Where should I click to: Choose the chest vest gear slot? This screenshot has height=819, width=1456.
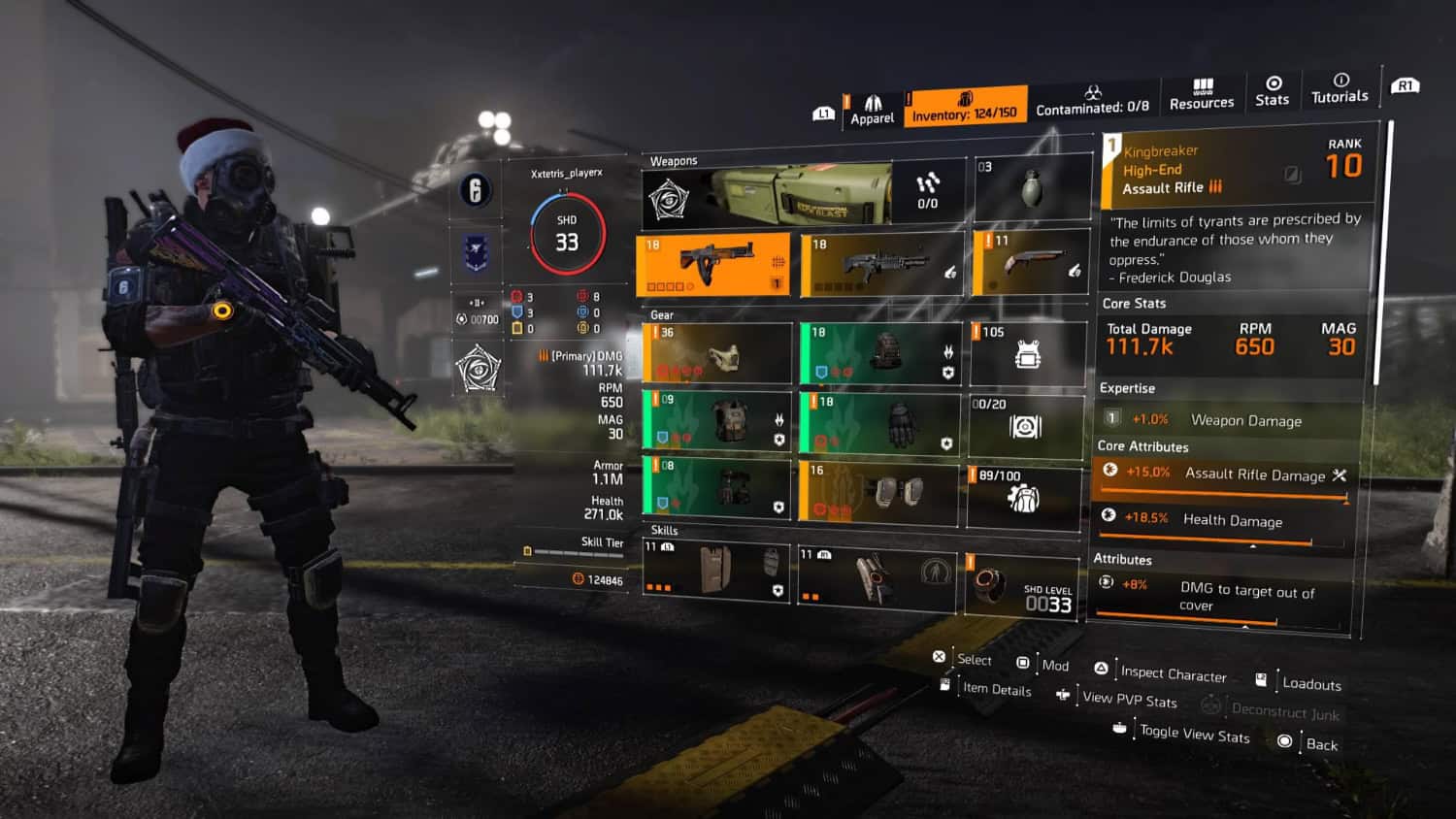[716, 421]
